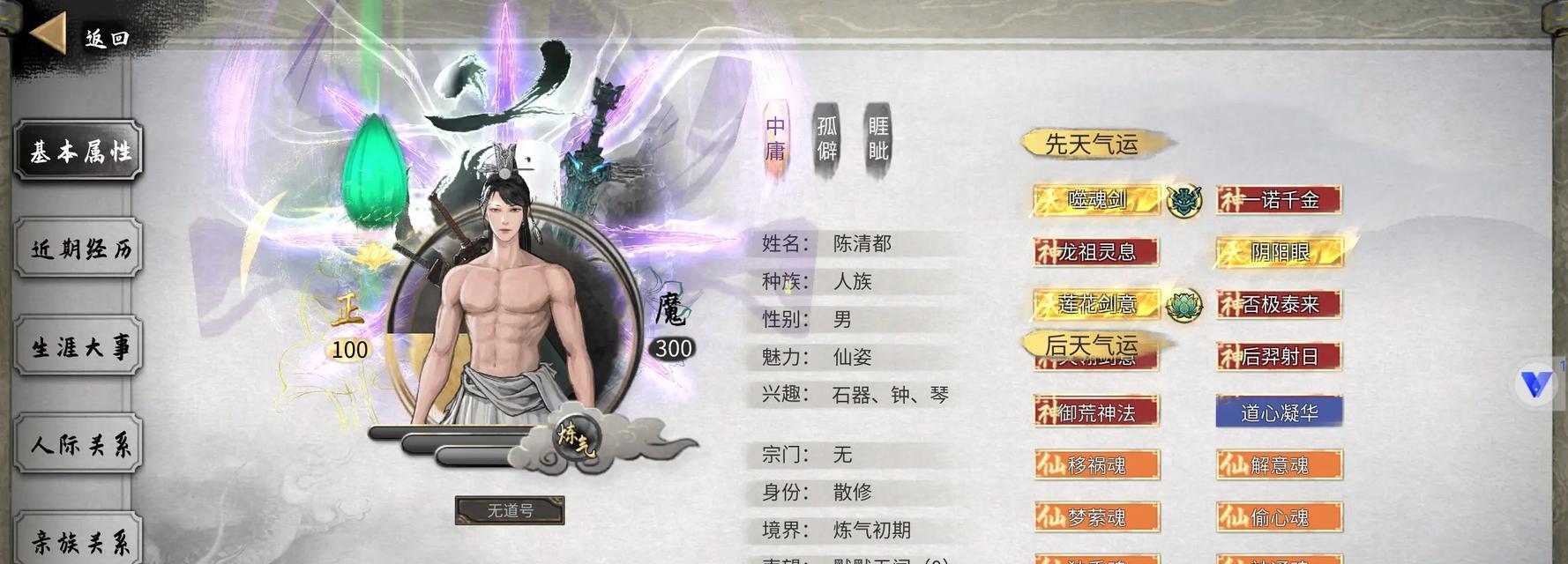This screenshot has width=1568, height=564.
Task: Select the 睚眦 personality tag
Action: [878, 139]
